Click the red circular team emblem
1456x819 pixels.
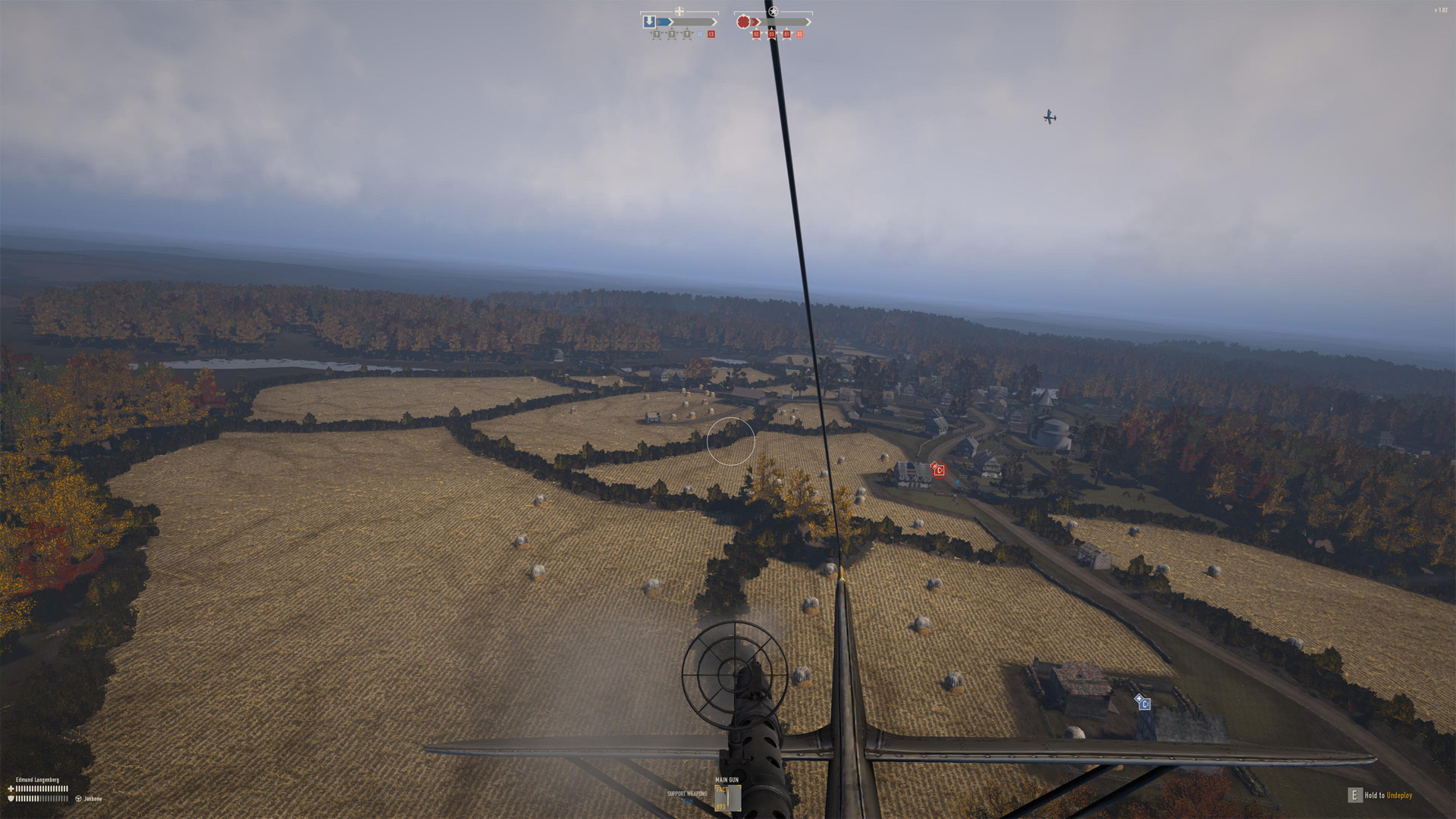tap(743, 22)
